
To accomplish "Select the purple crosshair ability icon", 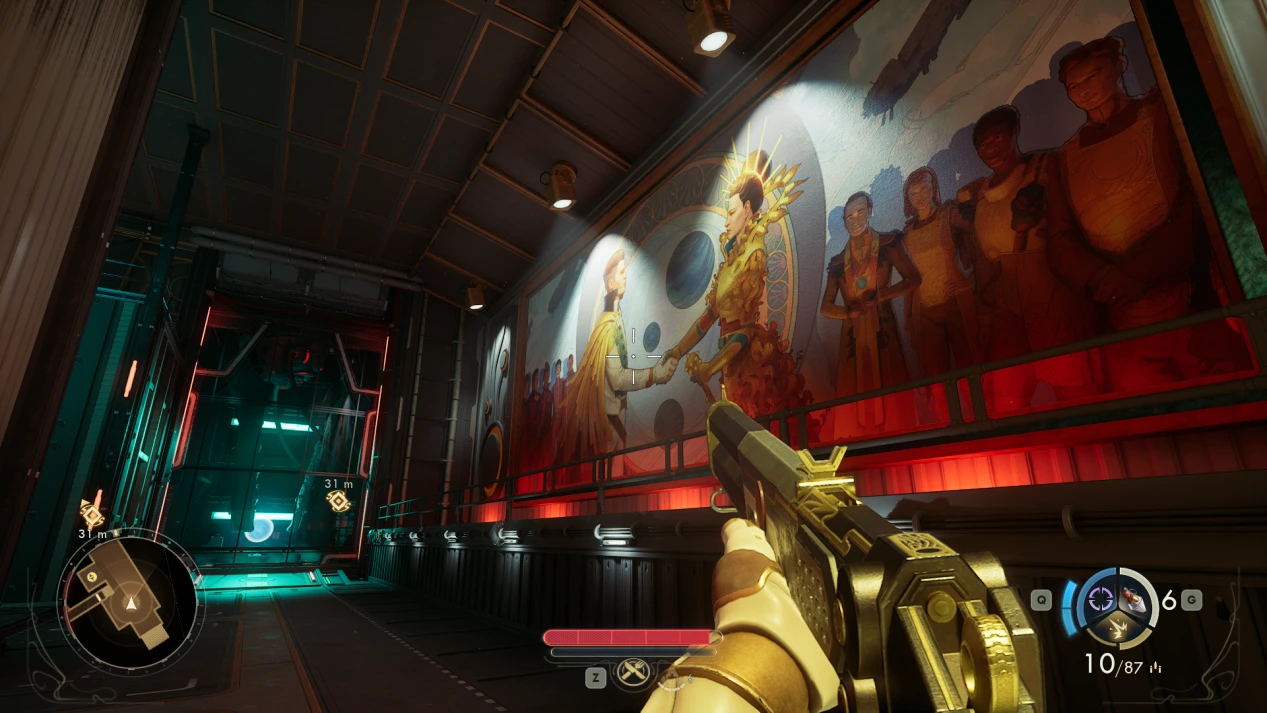I will (1103, 599).
